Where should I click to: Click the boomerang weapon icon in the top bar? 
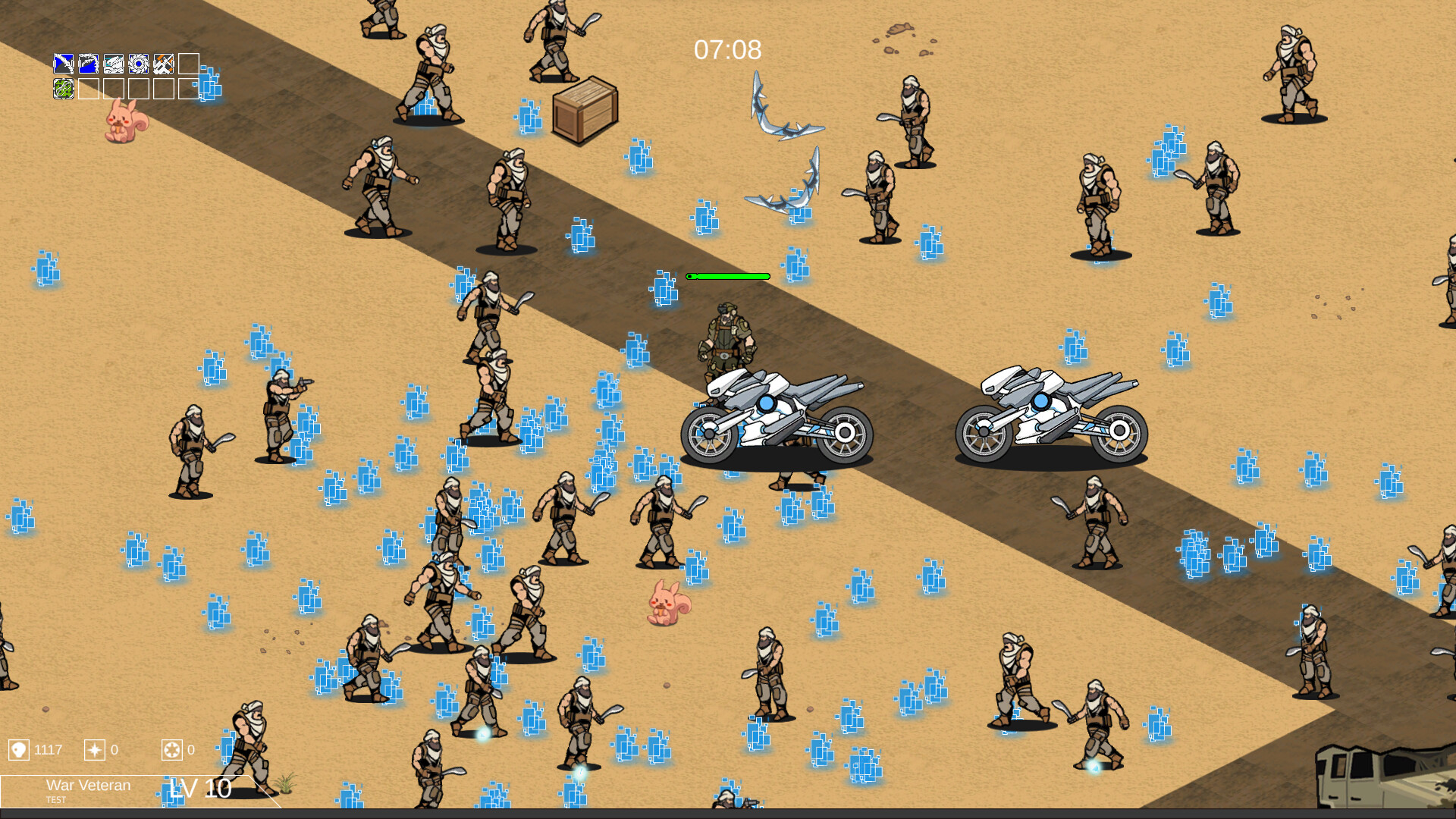[88, 63]
